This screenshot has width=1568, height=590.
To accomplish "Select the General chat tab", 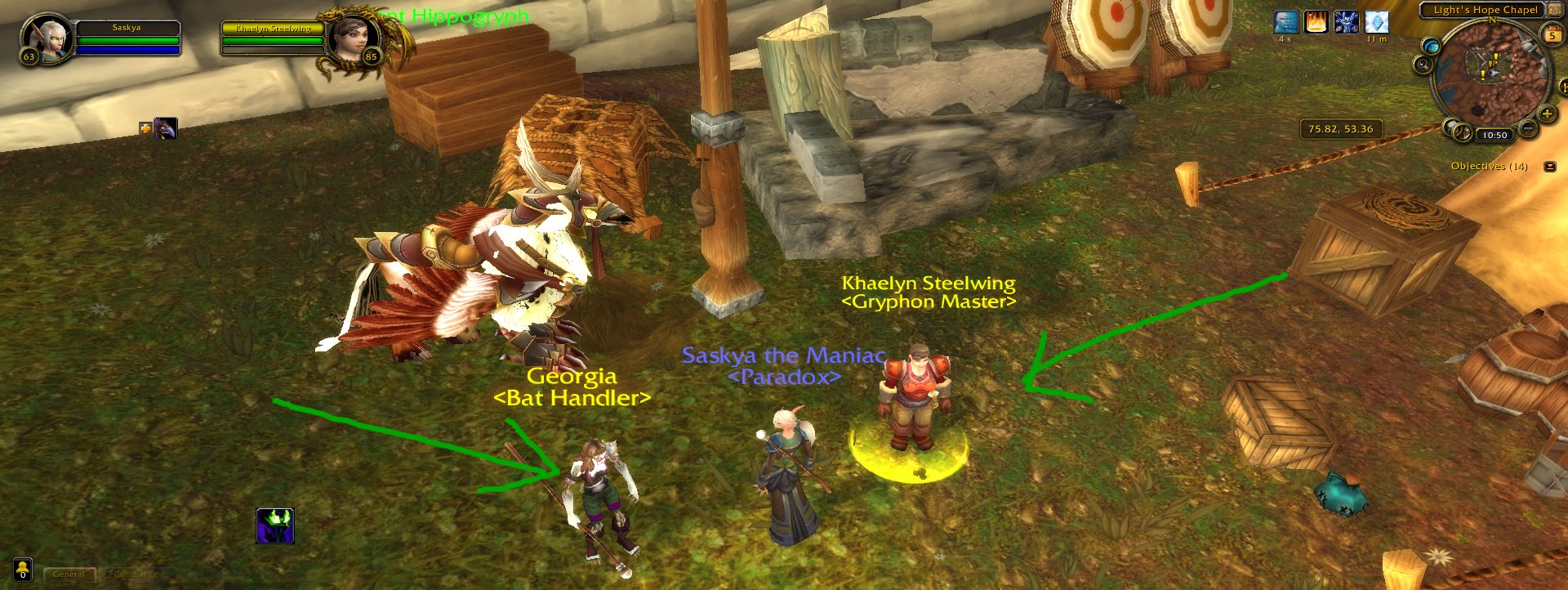I will [69, 574].
